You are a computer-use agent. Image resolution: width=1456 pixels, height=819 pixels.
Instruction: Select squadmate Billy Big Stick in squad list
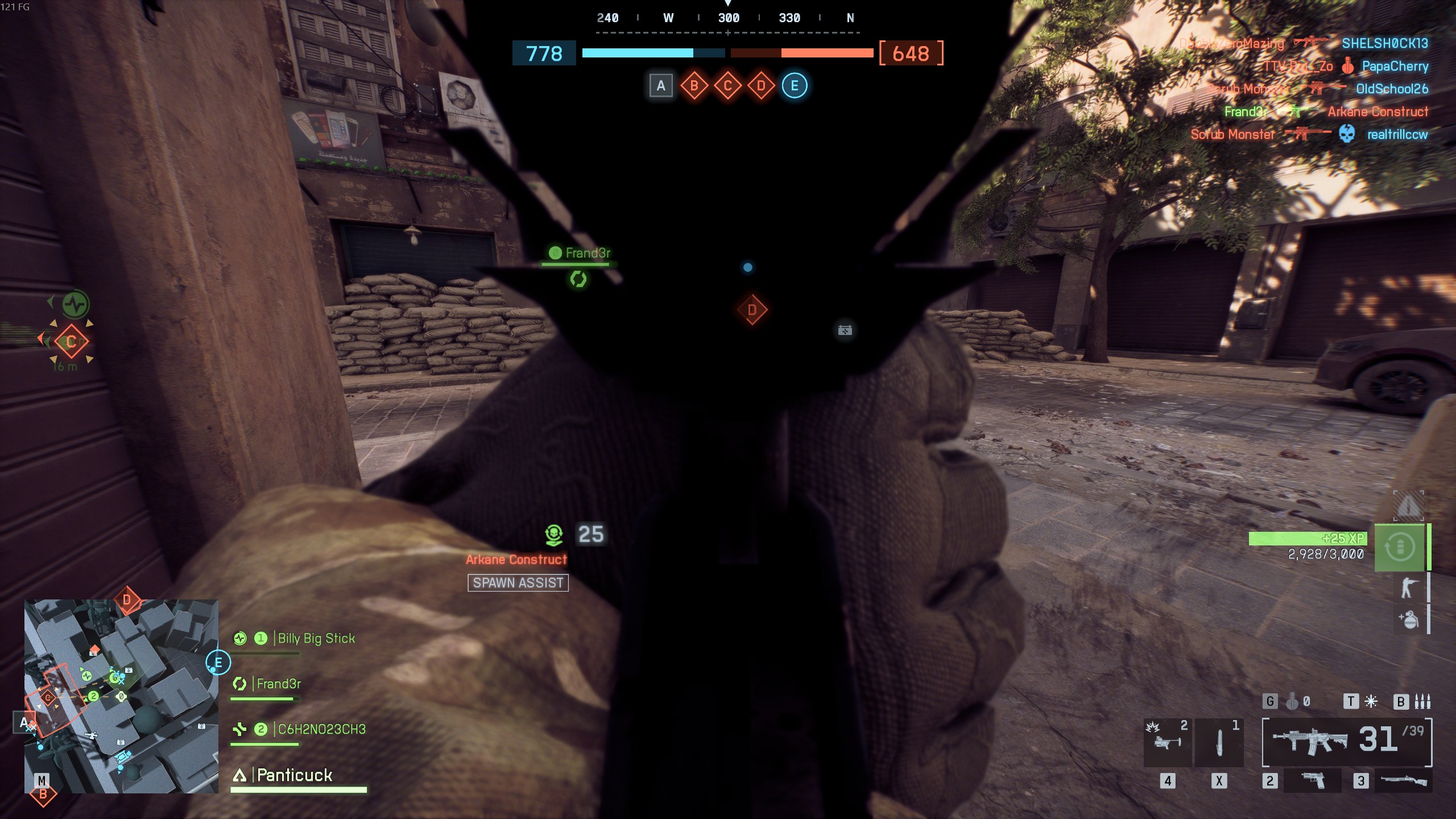316,639
